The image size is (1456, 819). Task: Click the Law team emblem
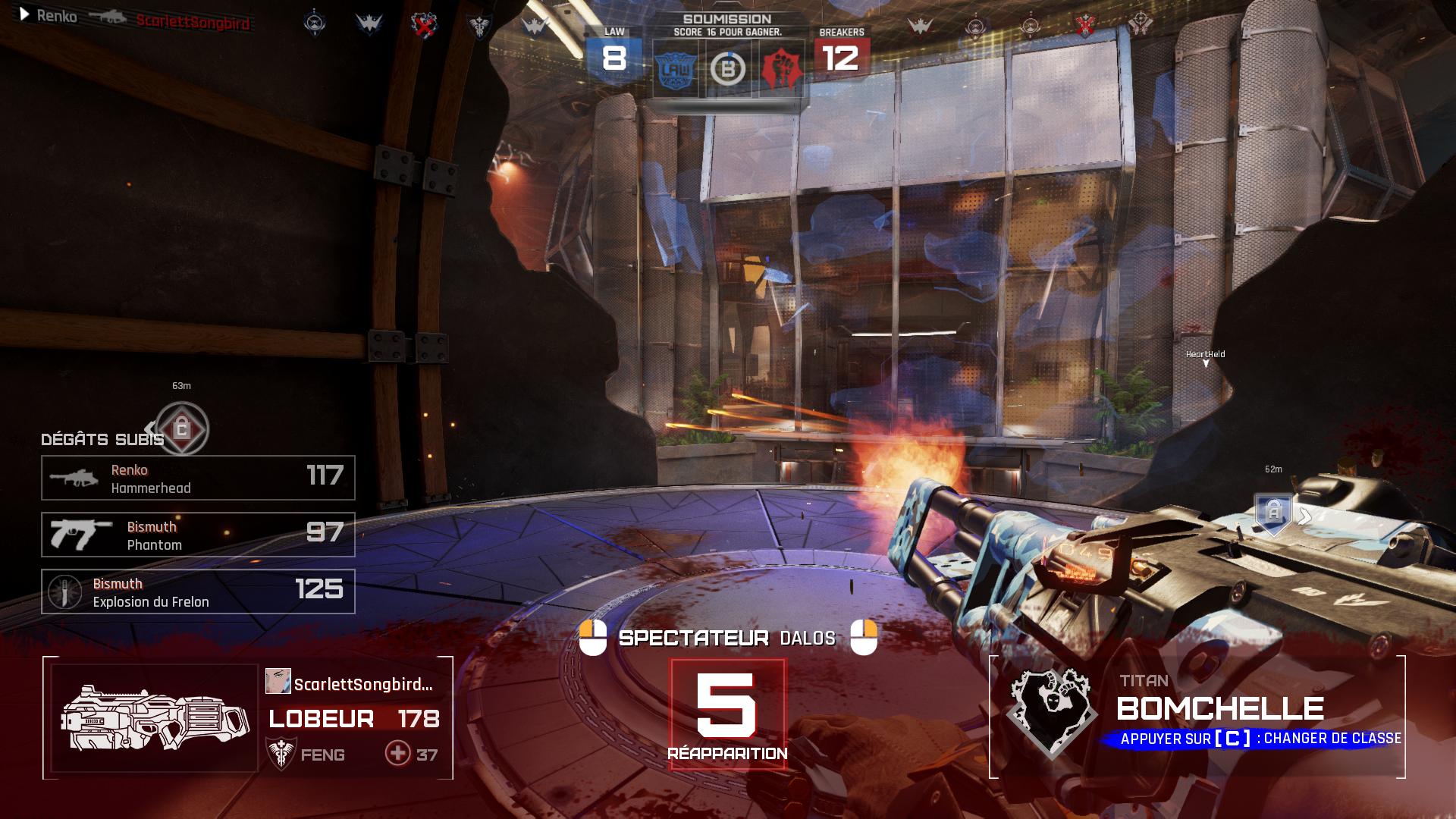coord(675,70)
